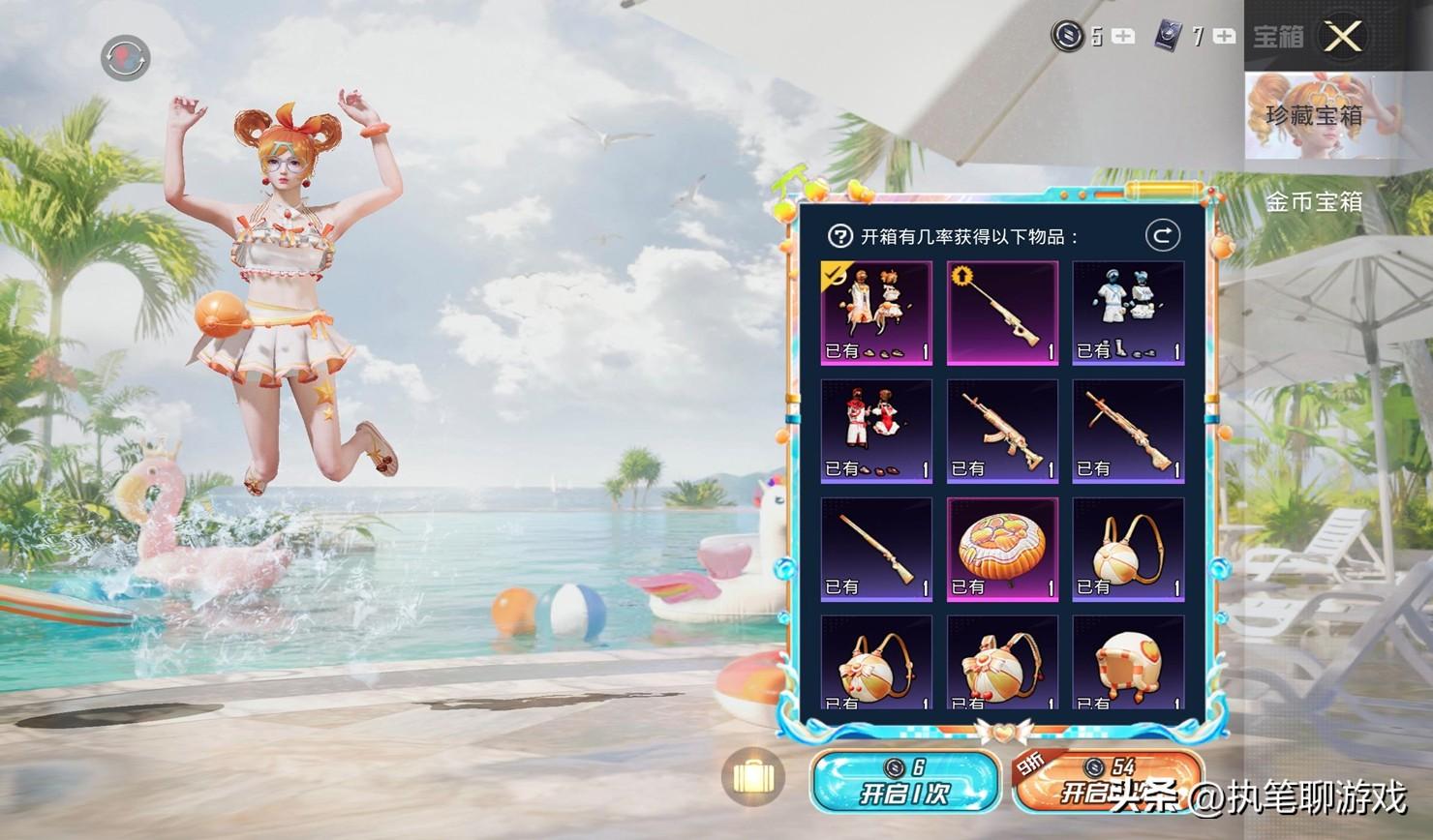Open the suitcase inventory icon
This screenshot has height=840, width=1433.
(752, 777)
